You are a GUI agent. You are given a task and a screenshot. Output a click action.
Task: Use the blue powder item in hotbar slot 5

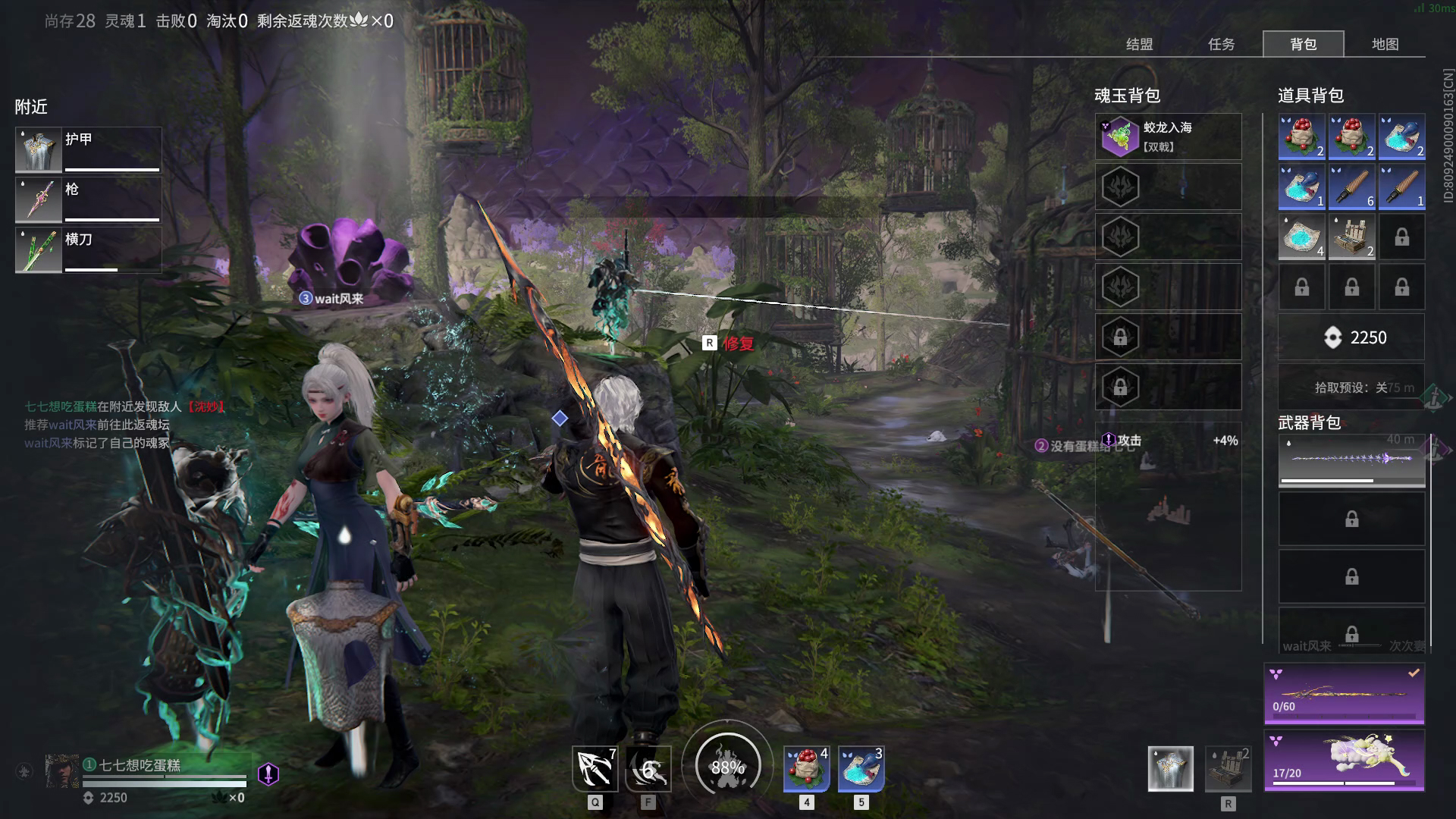pyautogui.click(x=861, y=768)
